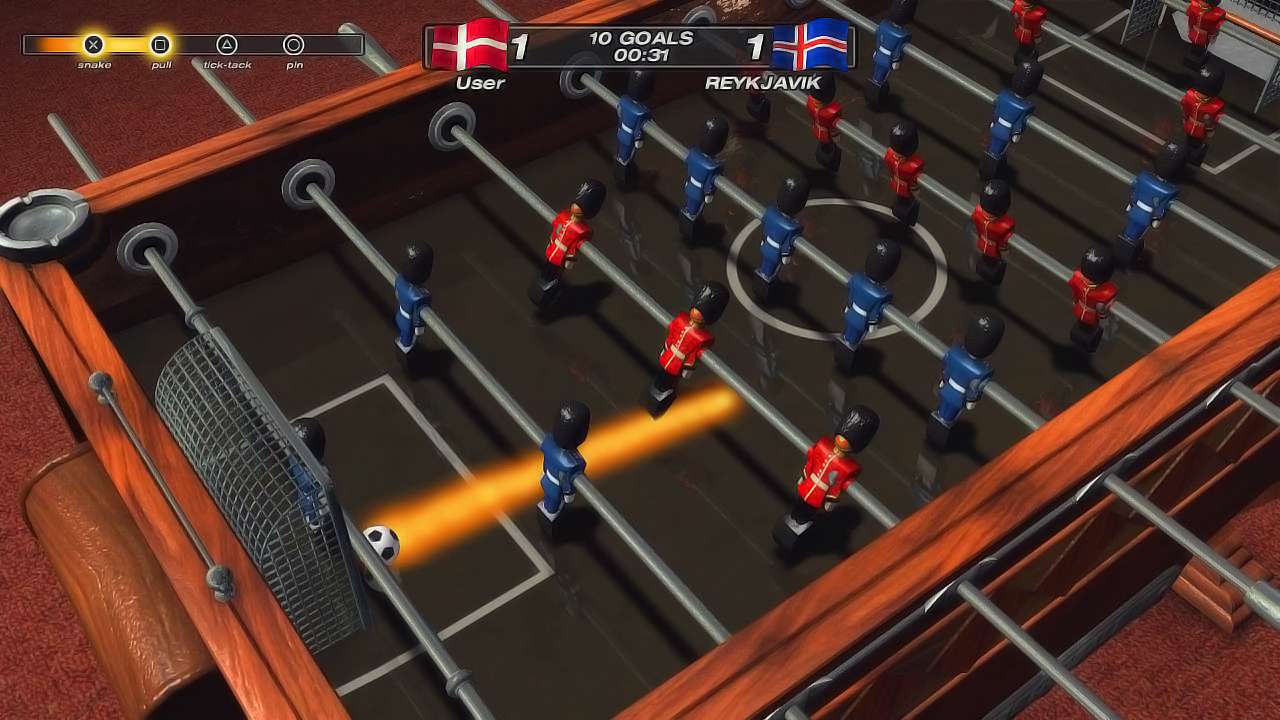Toggle the highlighted pull action

click(162, 44)
